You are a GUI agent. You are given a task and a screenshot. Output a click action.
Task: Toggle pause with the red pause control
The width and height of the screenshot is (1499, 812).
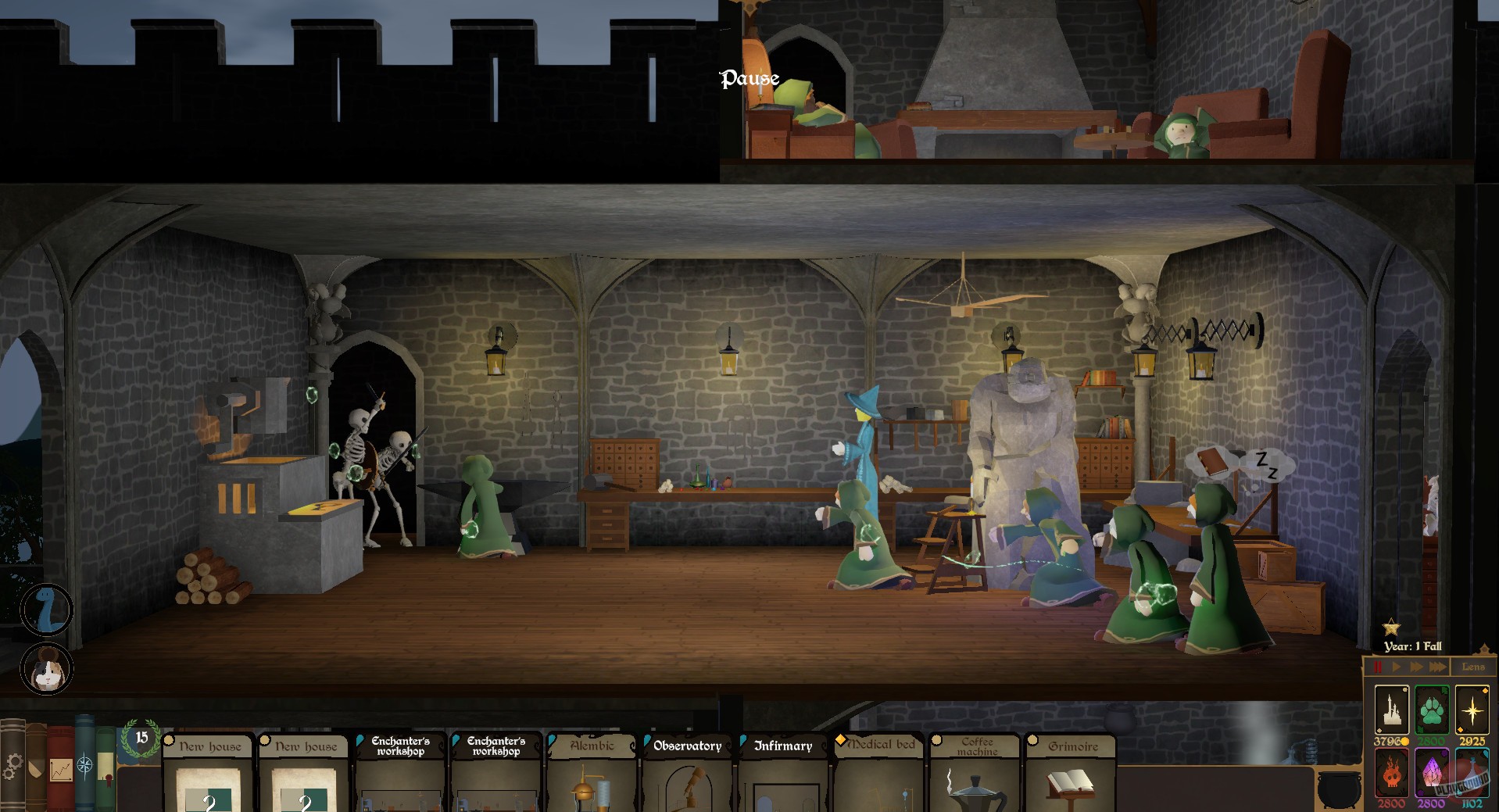pos(1378,667)
